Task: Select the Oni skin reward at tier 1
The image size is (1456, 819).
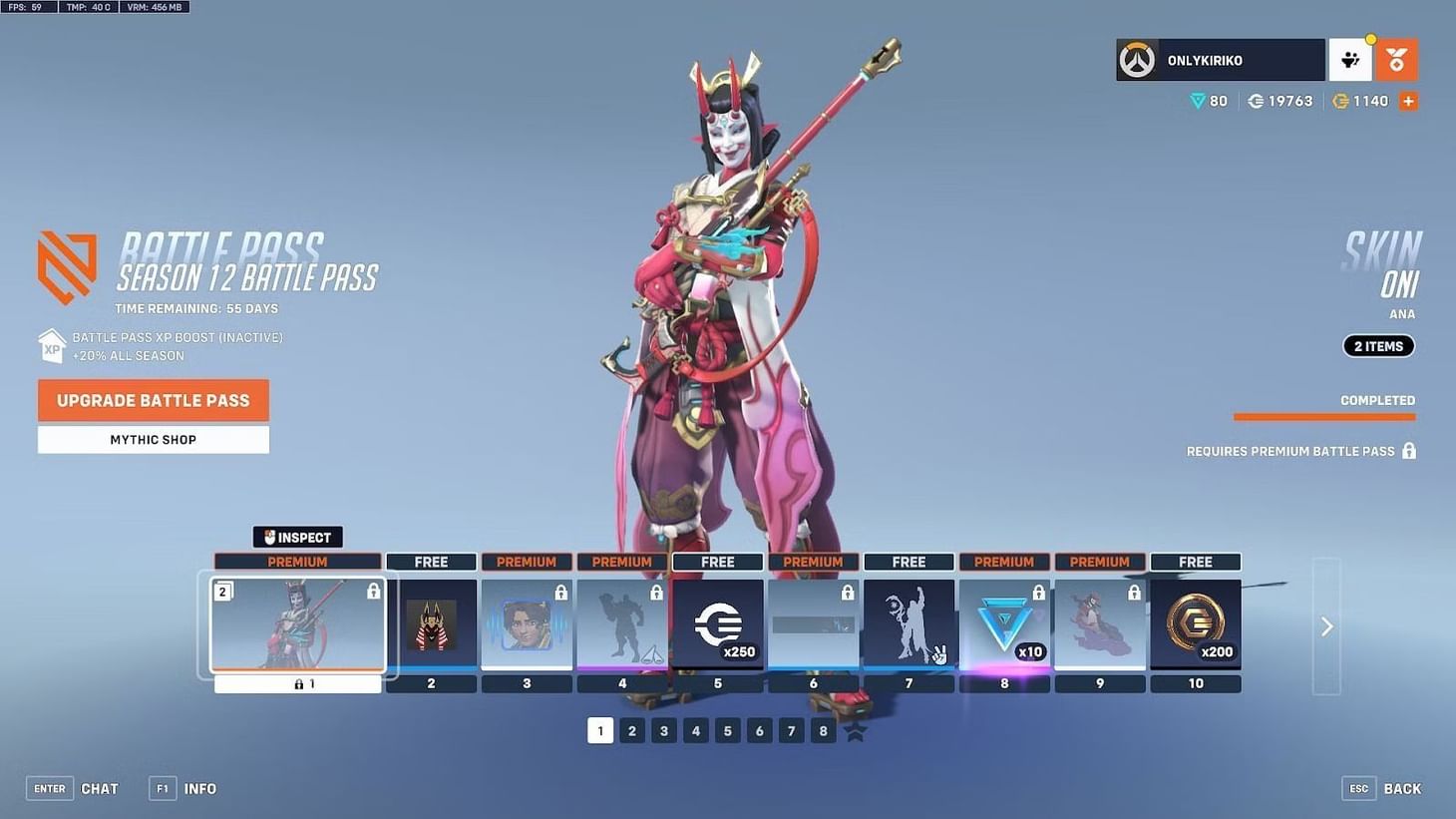Action: click(297, 625)
